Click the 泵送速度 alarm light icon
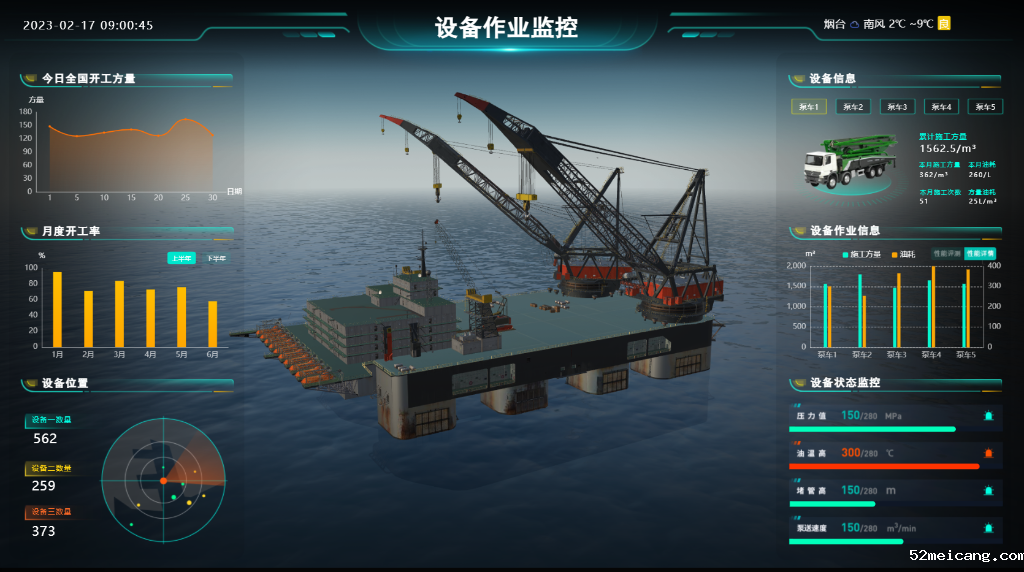Screen dimensions: 1024x572 [x=989, y=527]
